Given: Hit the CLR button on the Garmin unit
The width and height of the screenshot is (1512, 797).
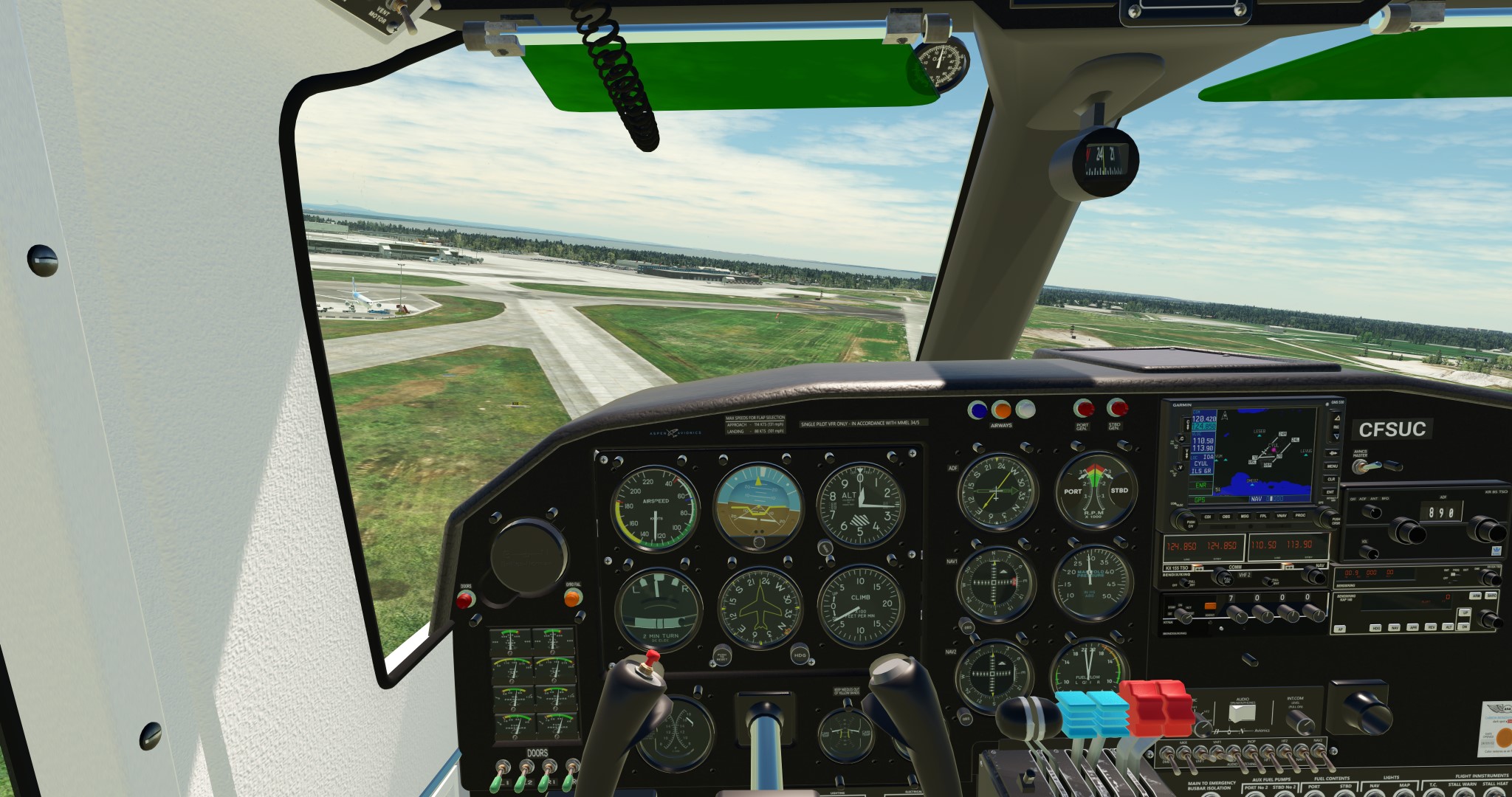Looking at the screenshot, I should [1332, 479].
